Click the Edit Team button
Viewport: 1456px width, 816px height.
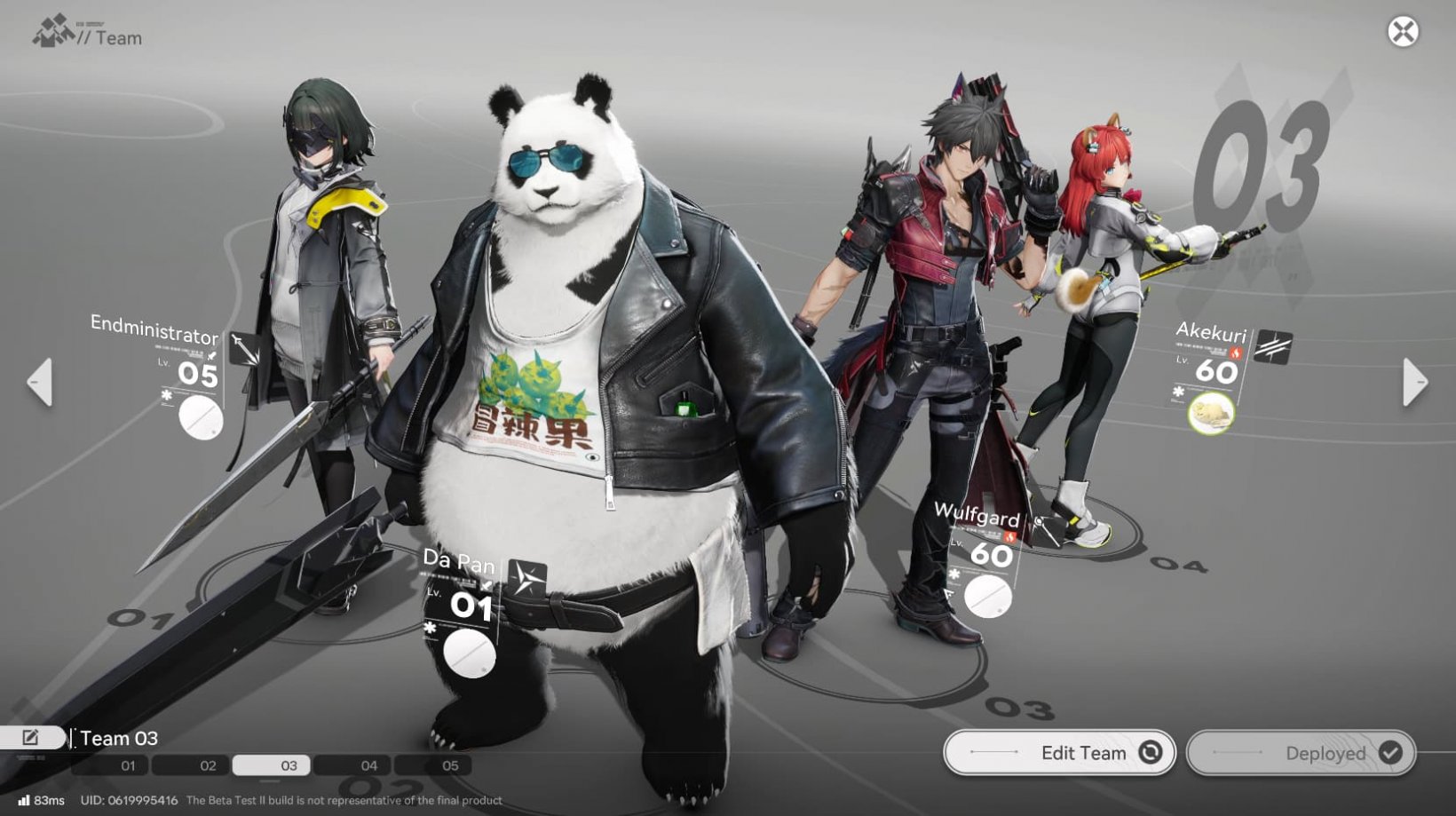pyautogui.click(x=1060, y=752)
